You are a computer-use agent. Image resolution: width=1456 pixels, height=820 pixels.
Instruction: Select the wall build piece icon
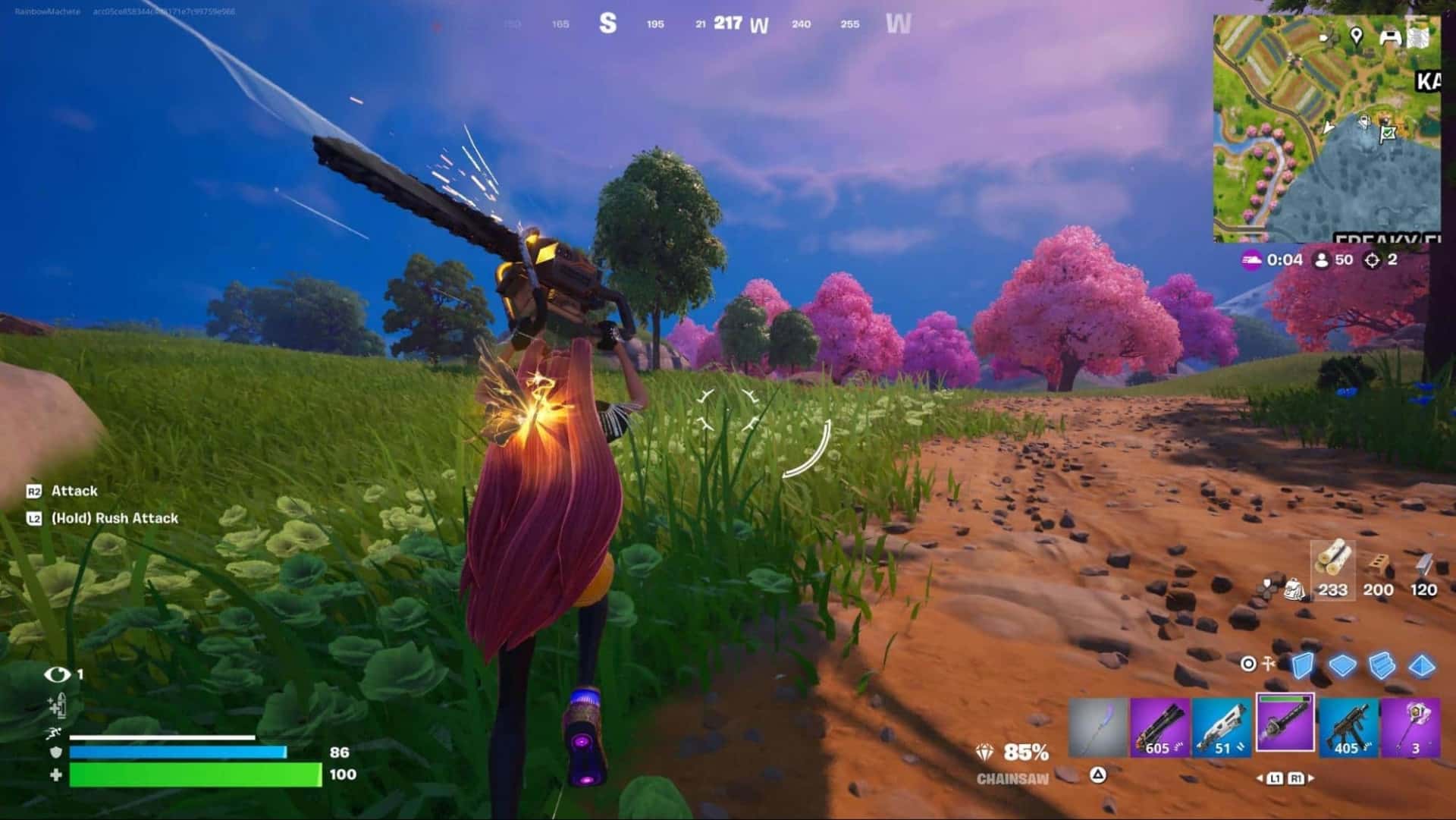[x=1303, y=667]
